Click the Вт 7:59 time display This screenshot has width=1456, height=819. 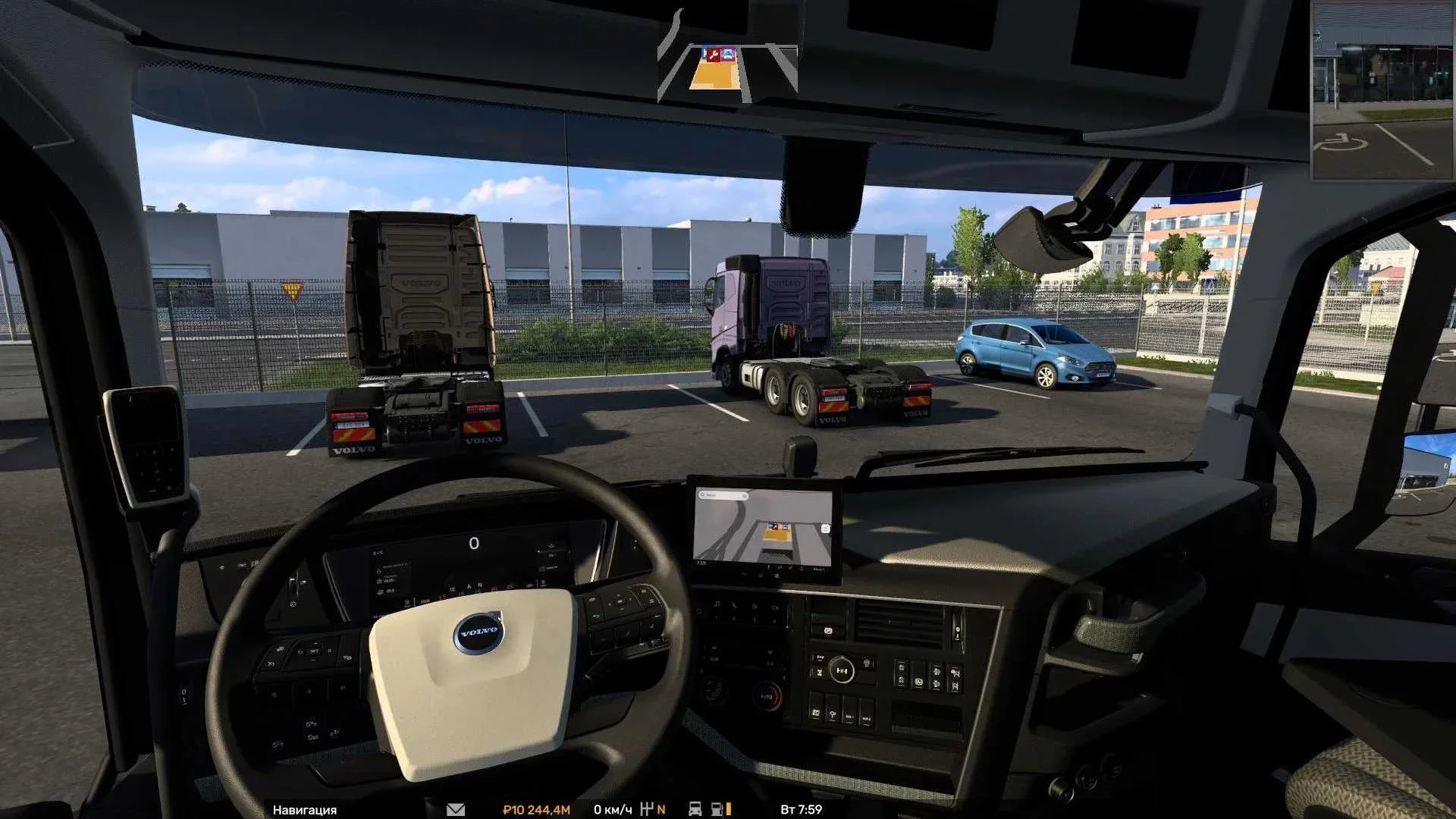point(802,808)
